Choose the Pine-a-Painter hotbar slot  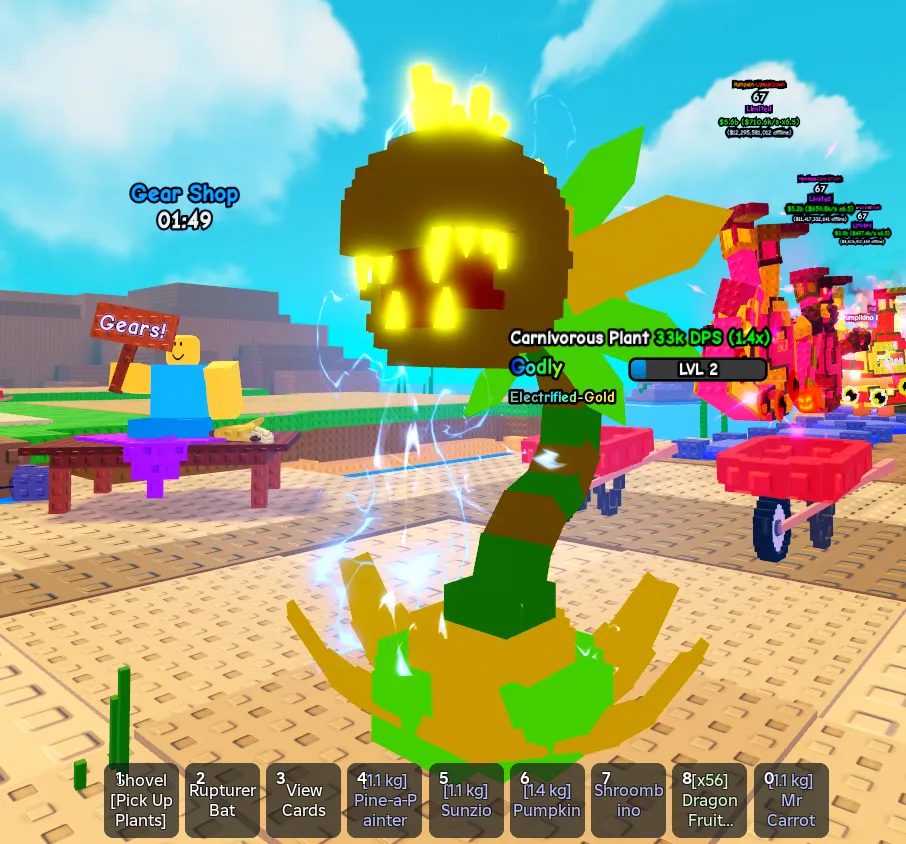click(x=385, y=800)
